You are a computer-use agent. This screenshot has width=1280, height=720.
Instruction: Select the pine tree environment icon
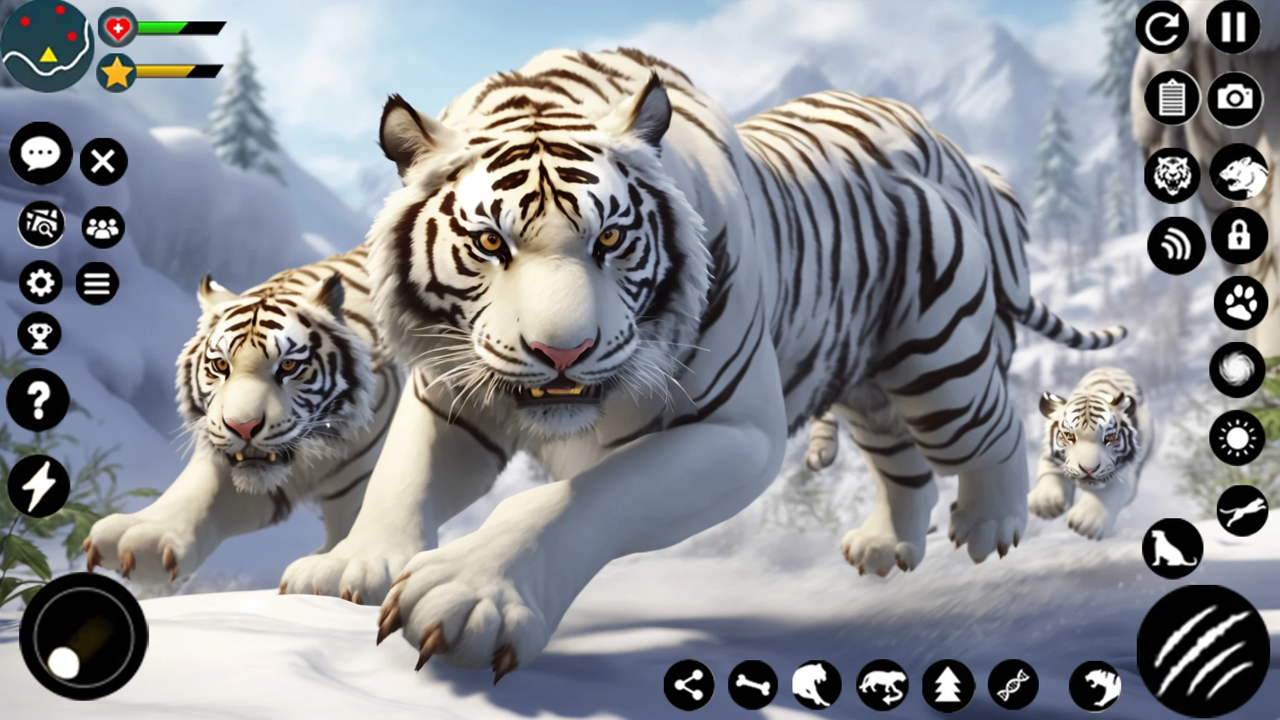(x=948, y=685)
